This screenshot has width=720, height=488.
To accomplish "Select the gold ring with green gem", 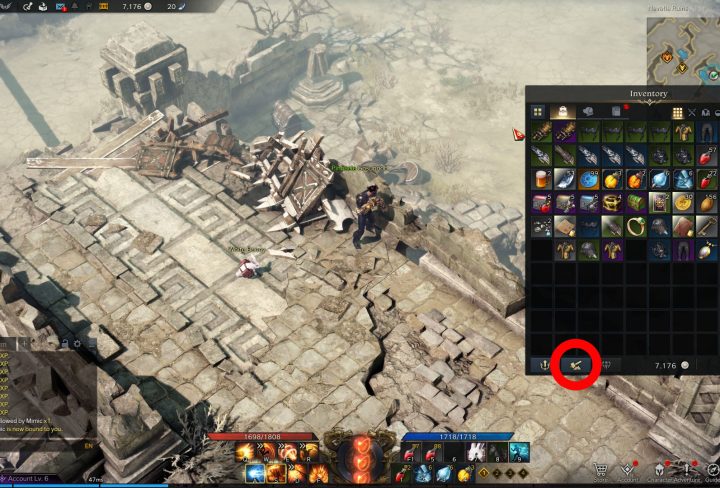I will [x=634, y=226].
